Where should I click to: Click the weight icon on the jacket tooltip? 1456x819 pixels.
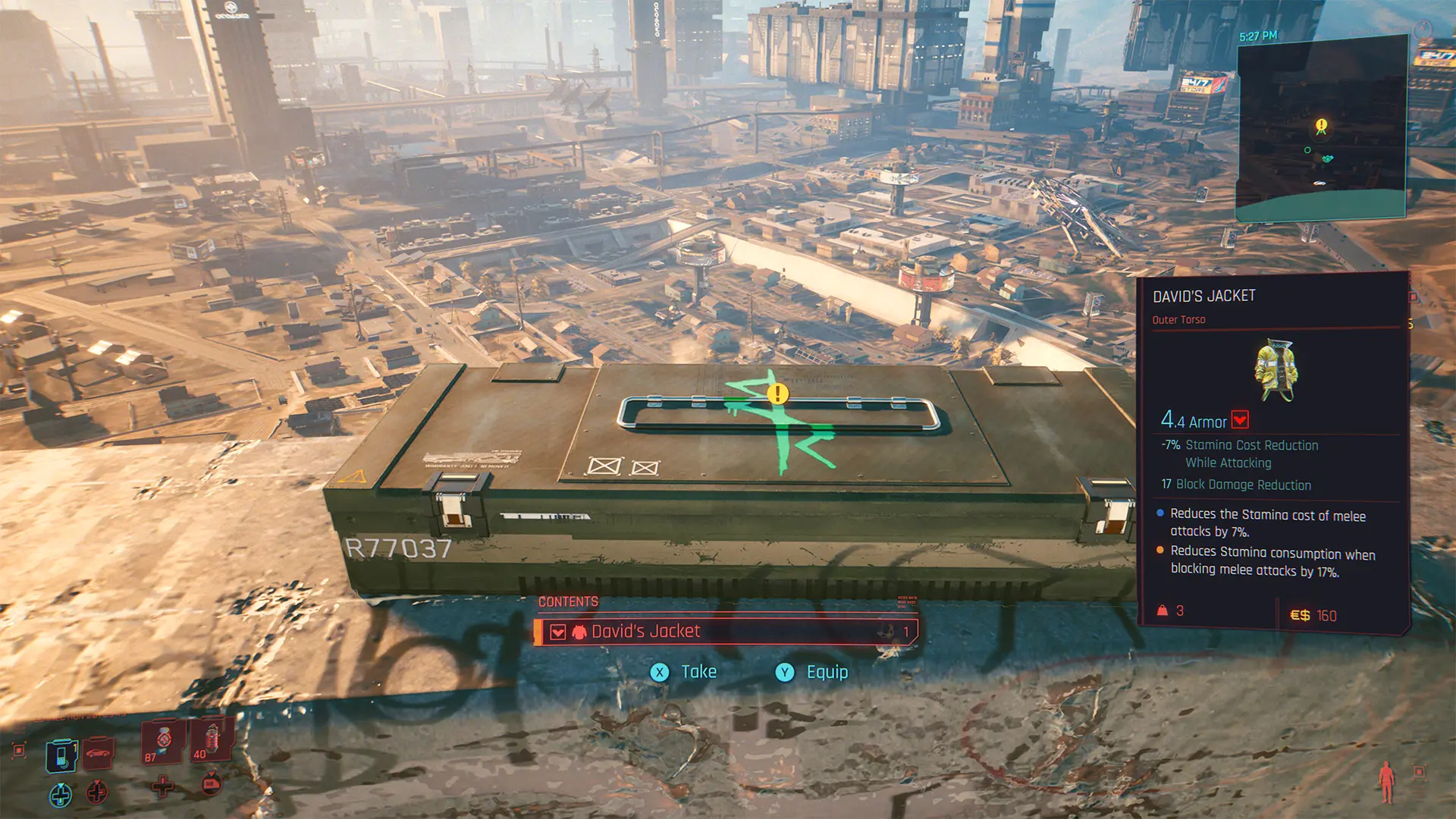[x=1163, y=612]
